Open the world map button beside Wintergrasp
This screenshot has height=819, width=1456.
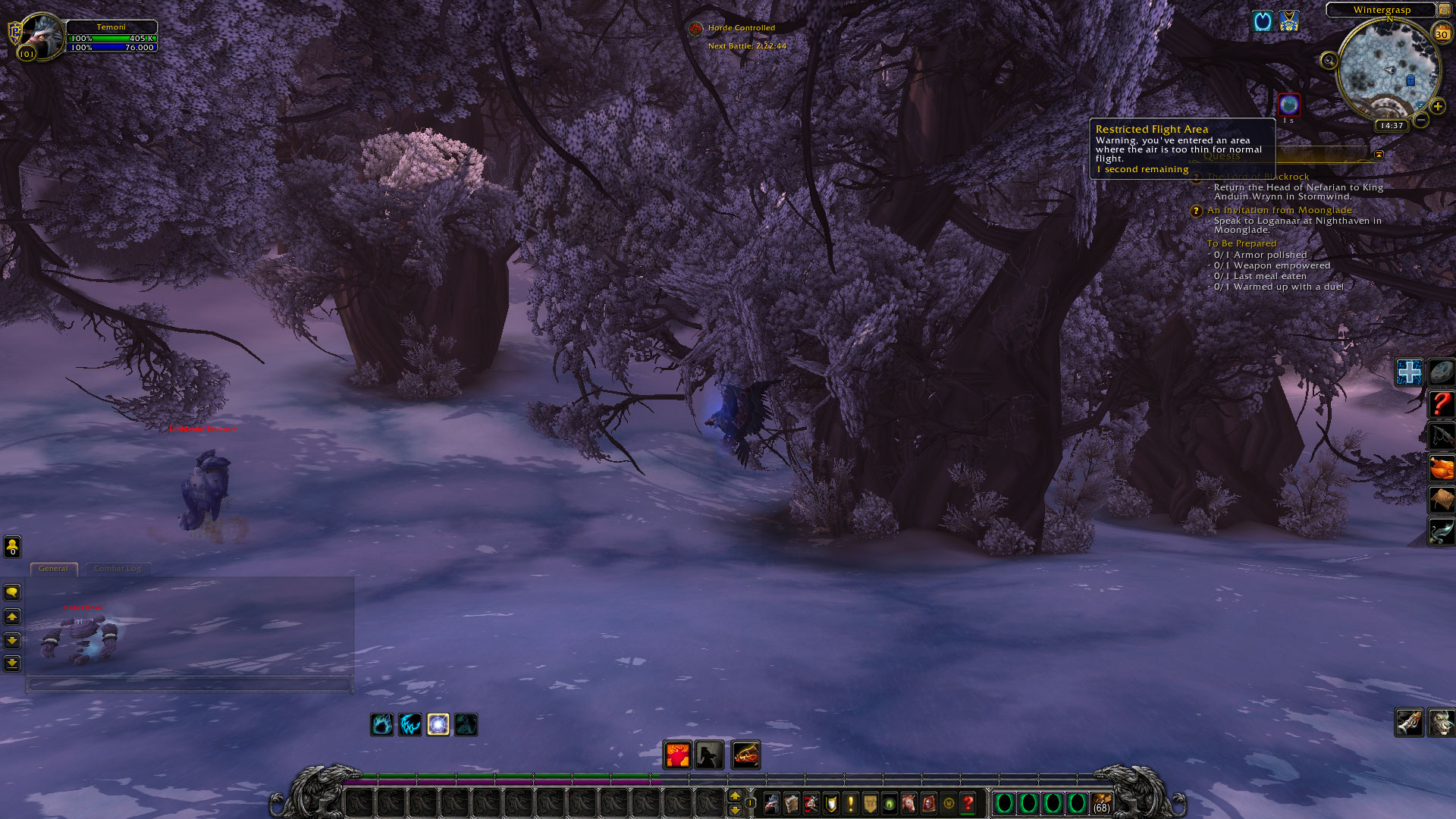[1444, 10]
